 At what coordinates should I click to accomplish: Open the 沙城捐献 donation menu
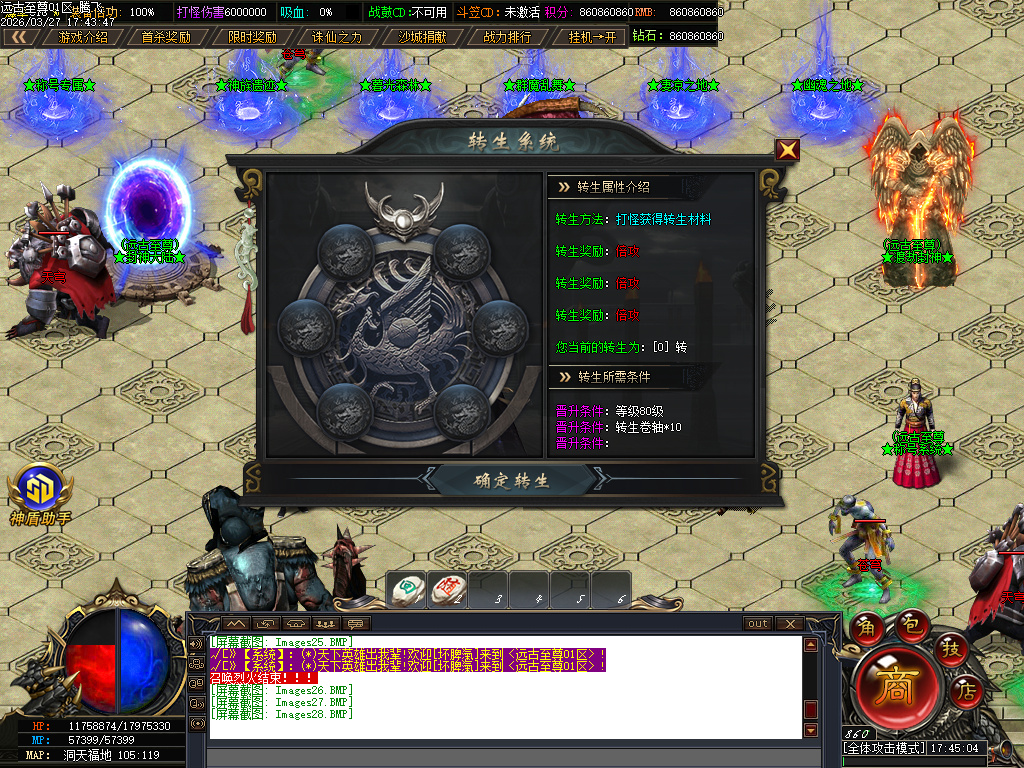422,37
